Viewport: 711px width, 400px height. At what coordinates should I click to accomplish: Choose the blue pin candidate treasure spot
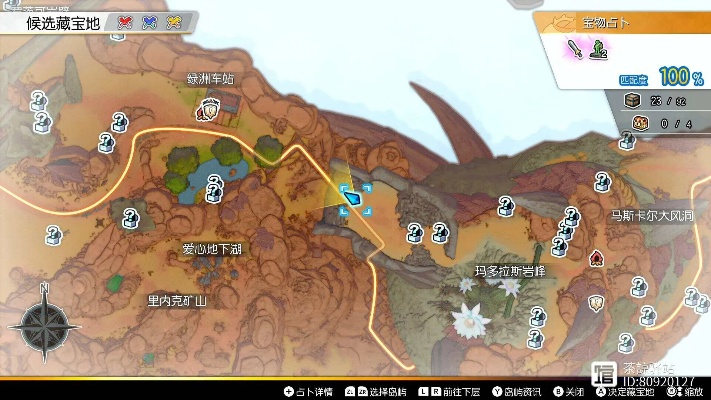(151, 20)
